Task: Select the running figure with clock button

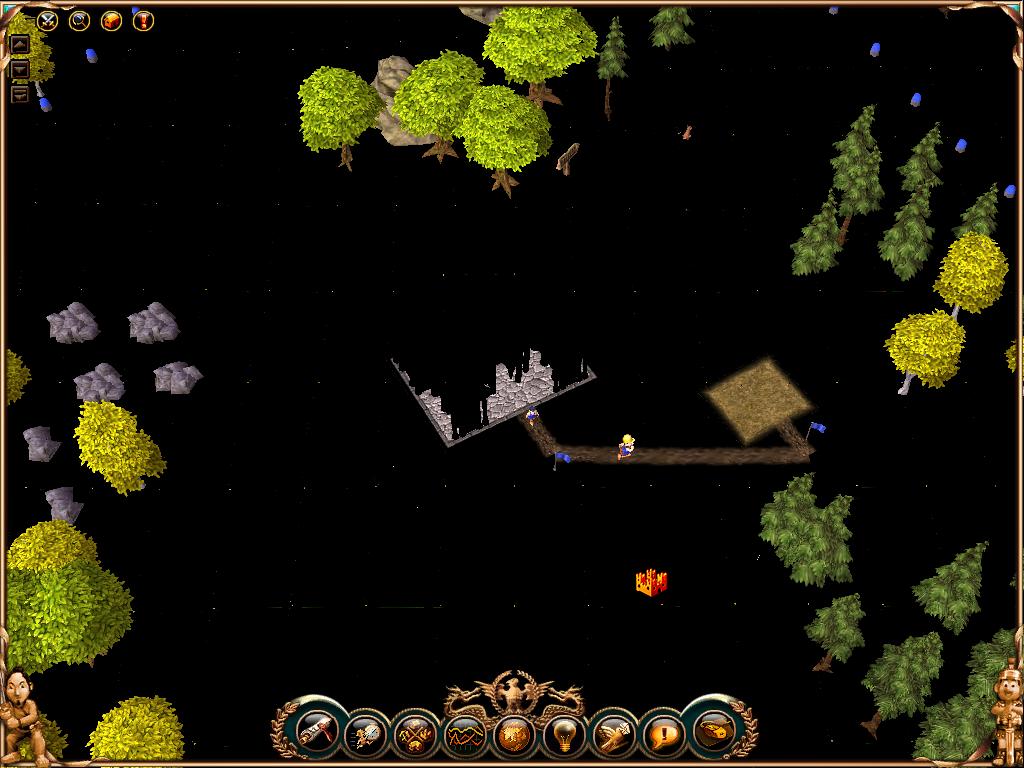Action: point(365,737)
